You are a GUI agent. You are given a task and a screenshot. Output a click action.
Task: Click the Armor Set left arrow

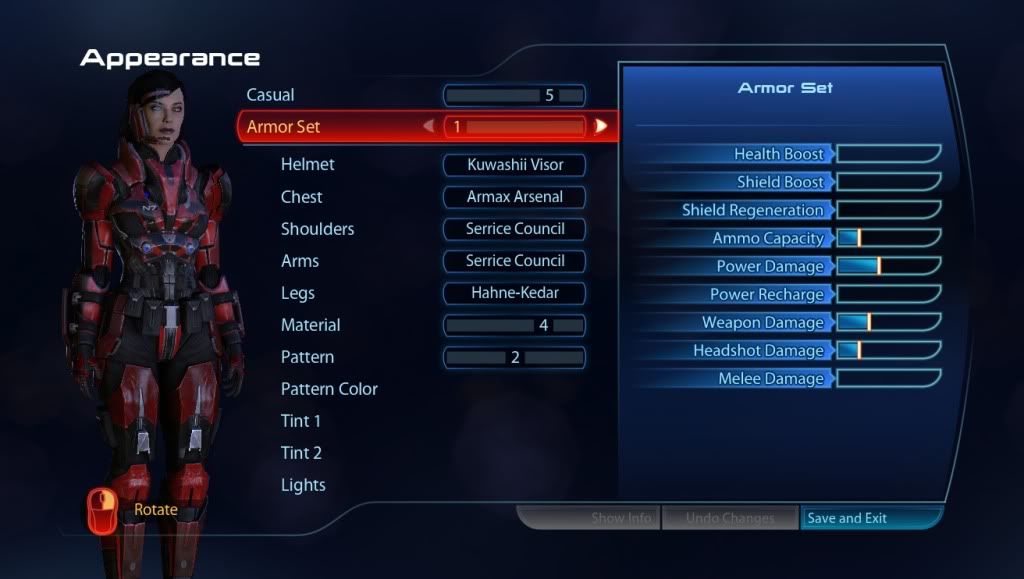[x=428, y=127]
